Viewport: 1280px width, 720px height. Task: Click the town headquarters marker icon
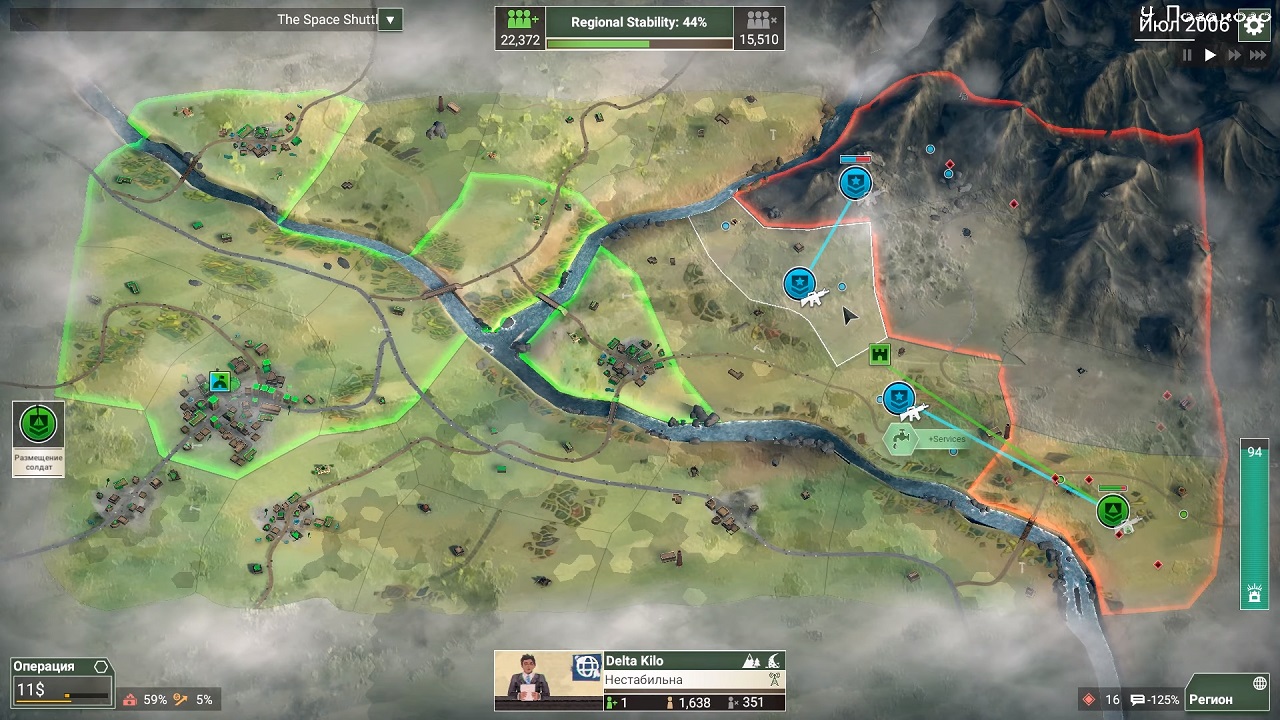(220, 381)
